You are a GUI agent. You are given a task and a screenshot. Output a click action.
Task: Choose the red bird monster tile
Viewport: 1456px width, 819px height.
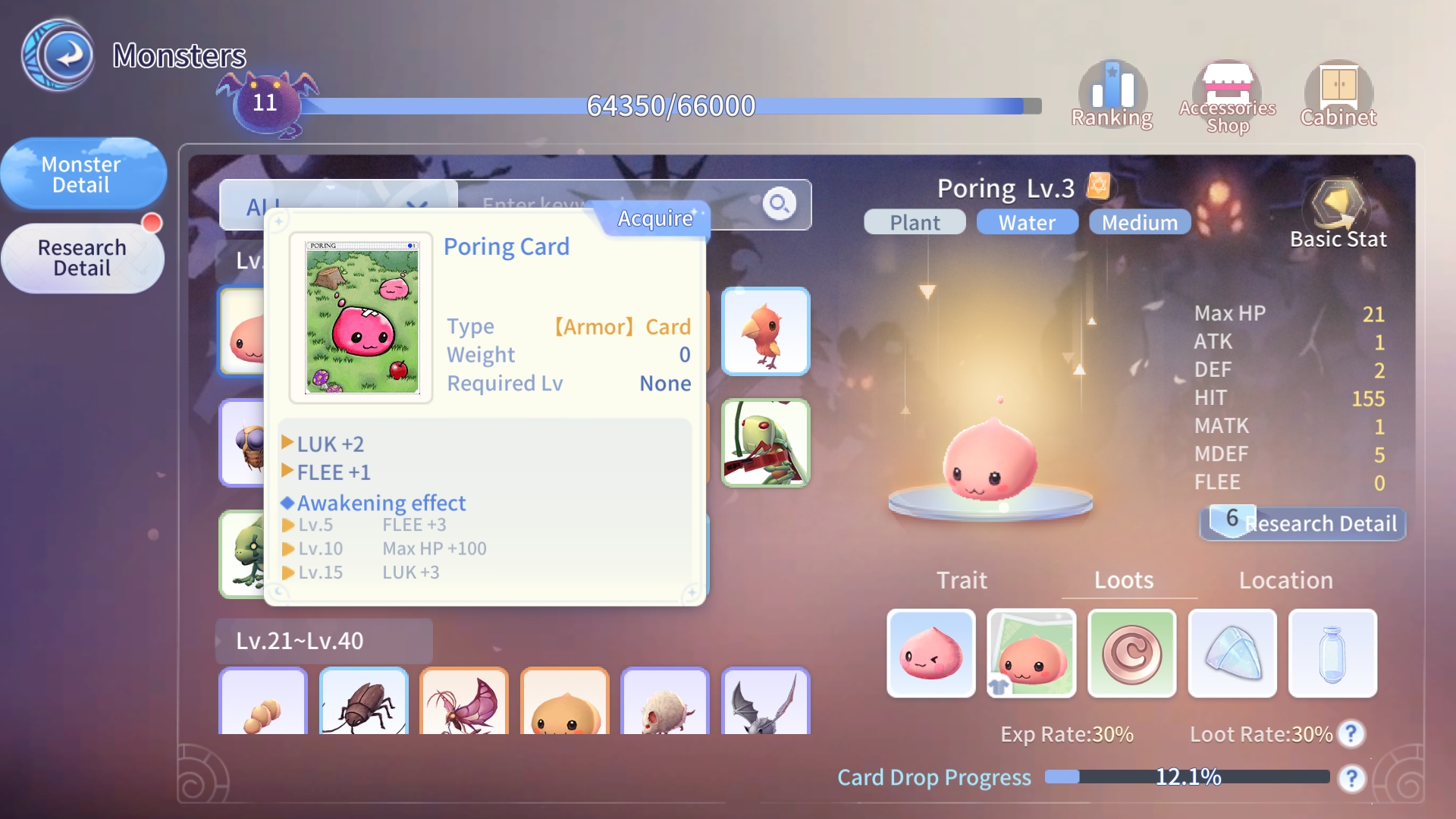click(x=766, y=331)
